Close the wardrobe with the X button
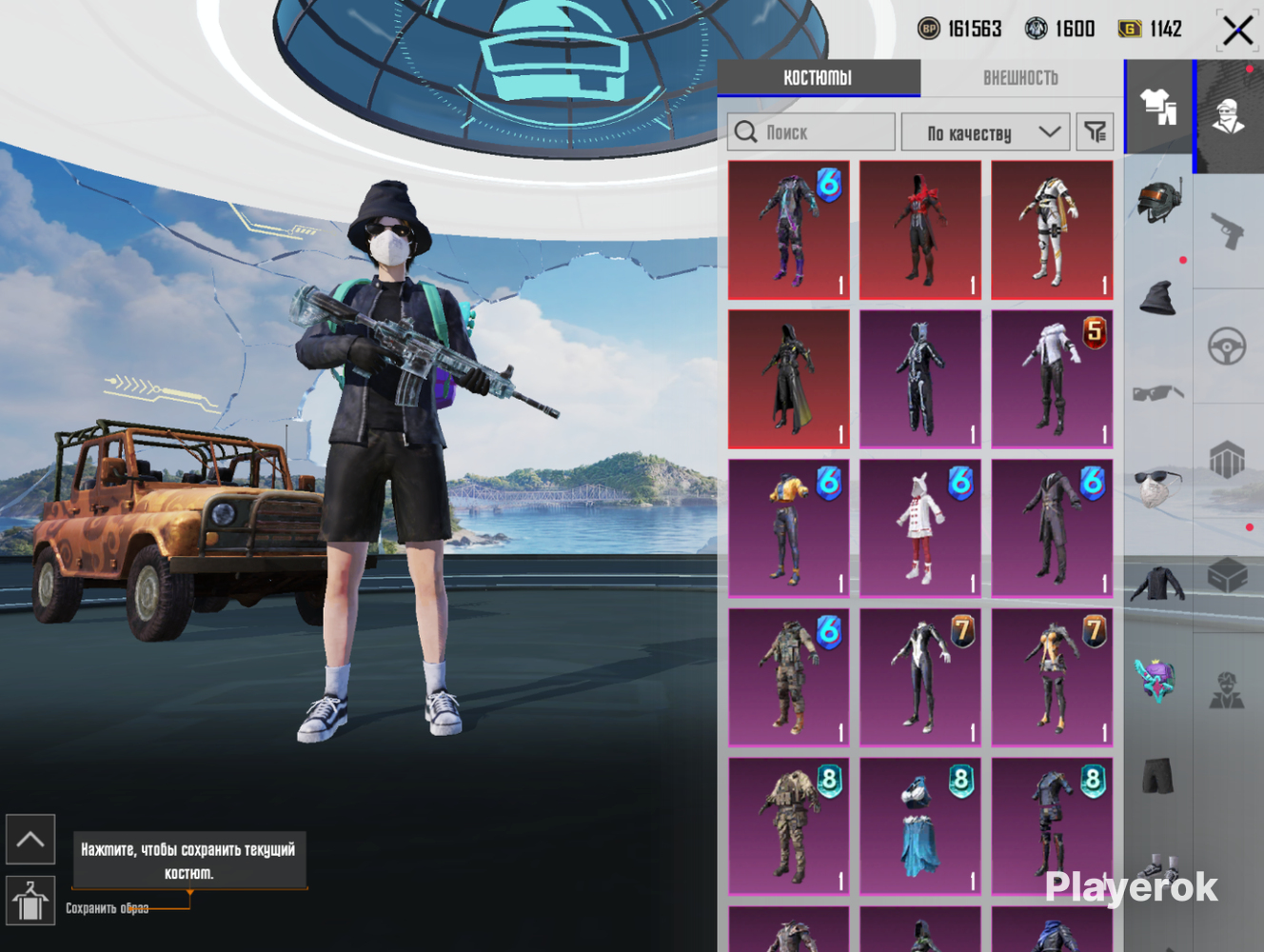 pyautogui.click(x=1237, y=30)
